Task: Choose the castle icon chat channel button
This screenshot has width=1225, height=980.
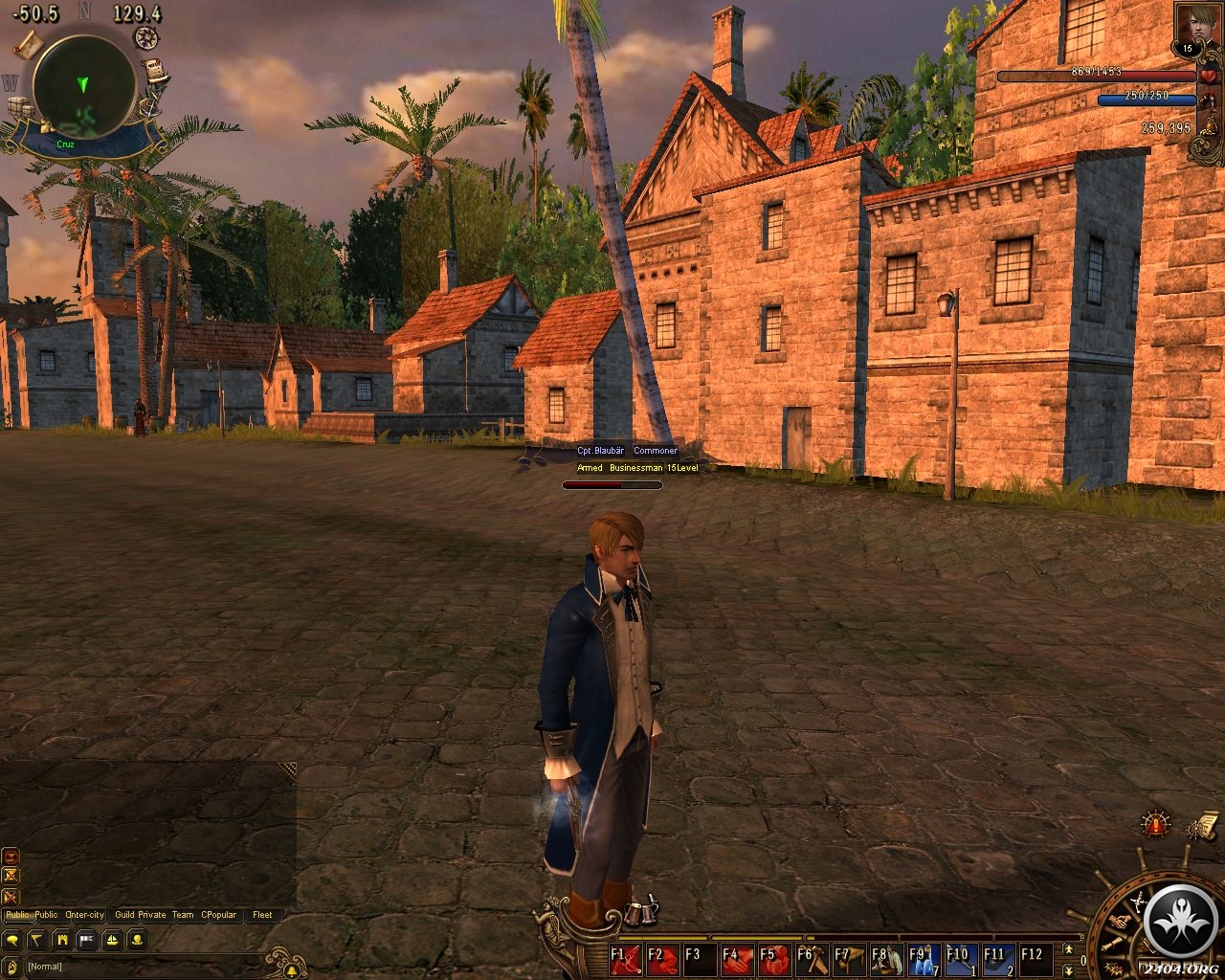Action: coord(62,940)
